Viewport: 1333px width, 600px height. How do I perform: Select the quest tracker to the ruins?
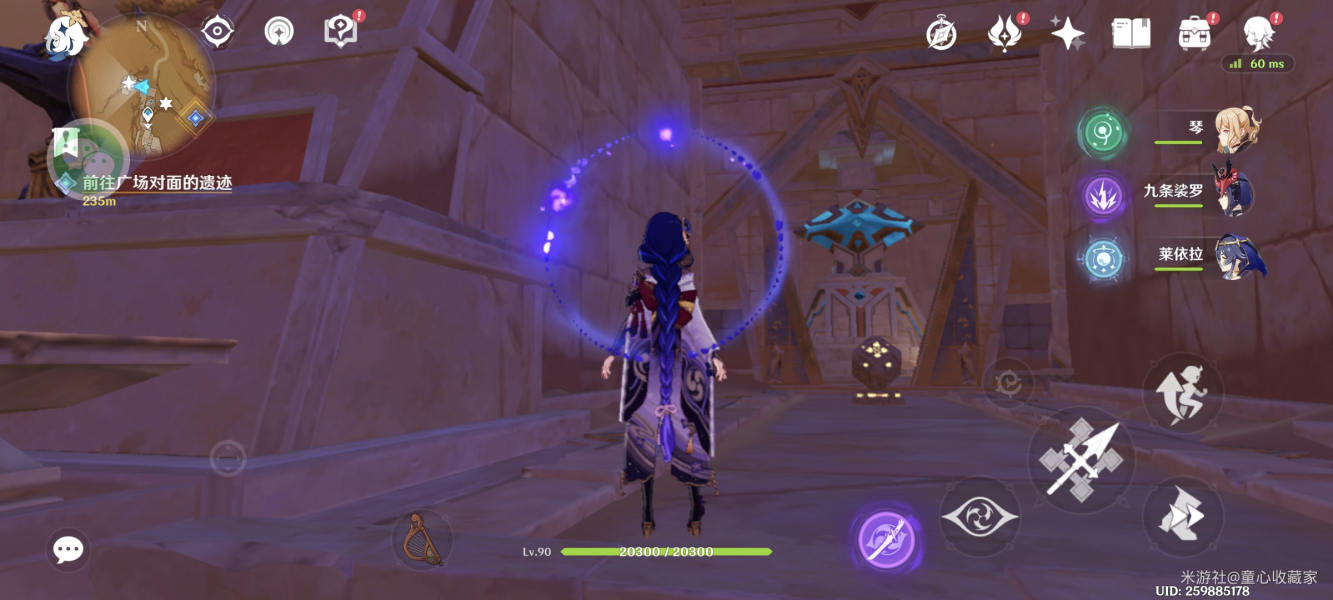pyautogui.click(x=156, y=184)
